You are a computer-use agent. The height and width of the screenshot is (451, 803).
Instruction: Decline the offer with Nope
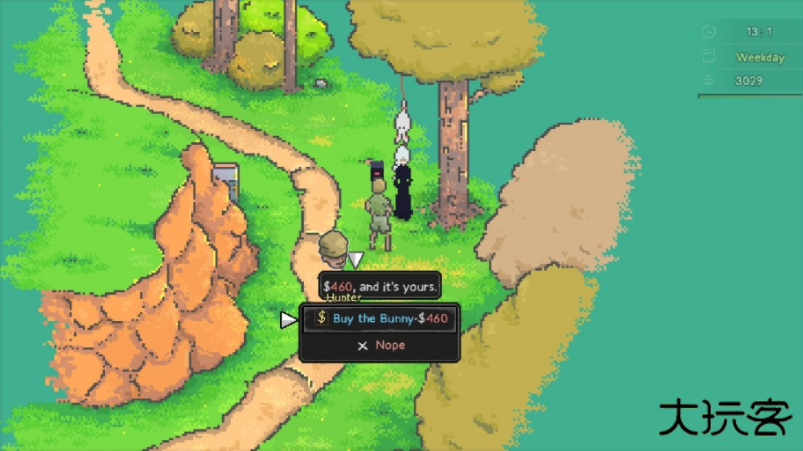[380, 345]
